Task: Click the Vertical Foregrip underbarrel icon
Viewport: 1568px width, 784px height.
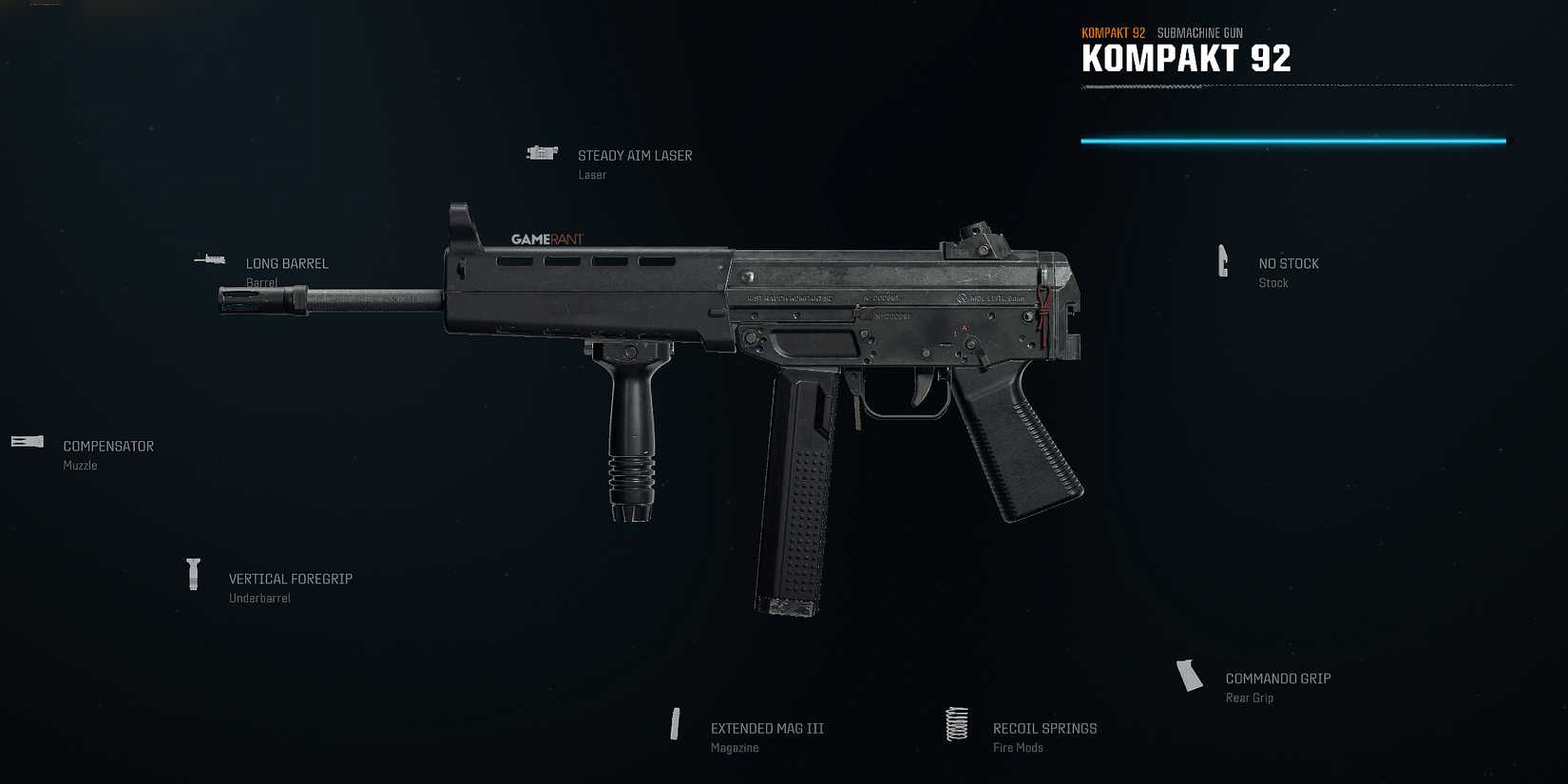Action: click(195, 574)
